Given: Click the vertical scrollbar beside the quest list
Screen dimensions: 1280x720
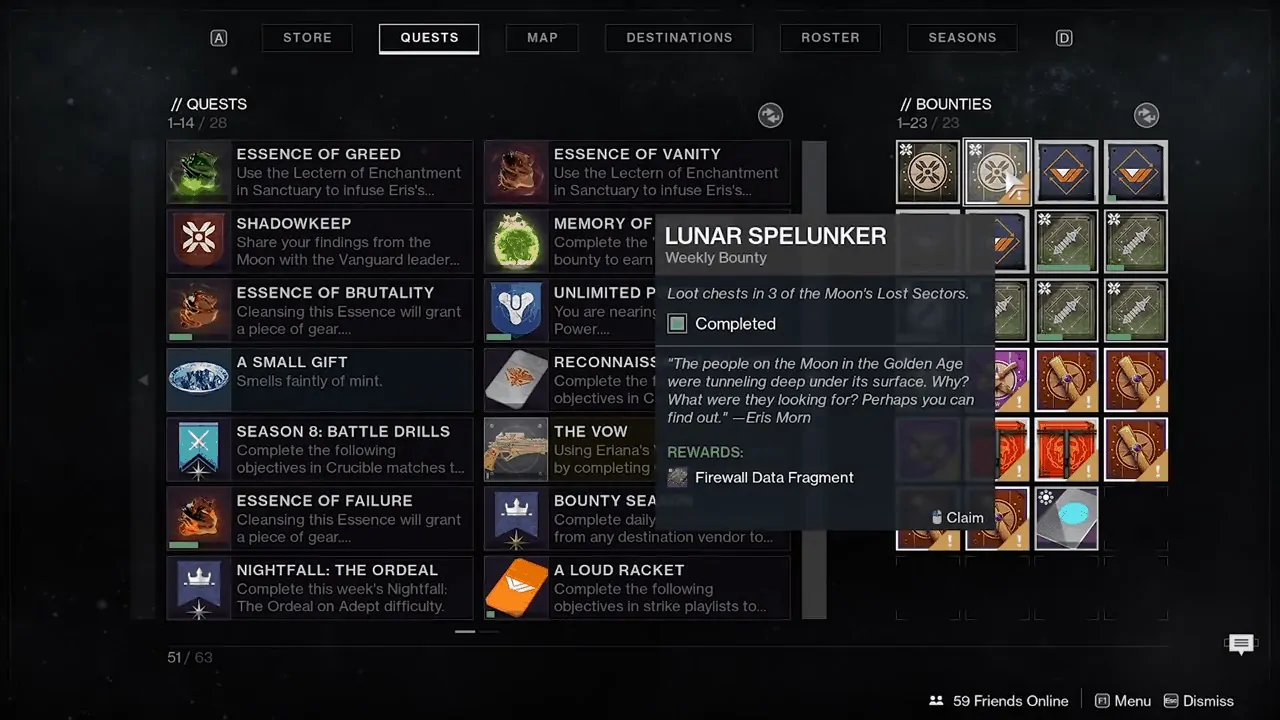Looking at the screenshot, I should point(814,380).
